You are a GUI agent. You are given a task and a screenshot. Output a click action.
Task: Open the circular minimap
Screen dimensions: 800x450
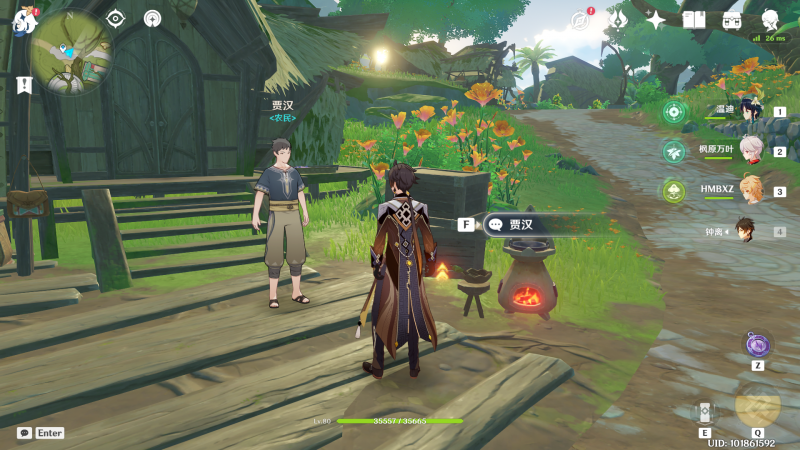[71, 52]
